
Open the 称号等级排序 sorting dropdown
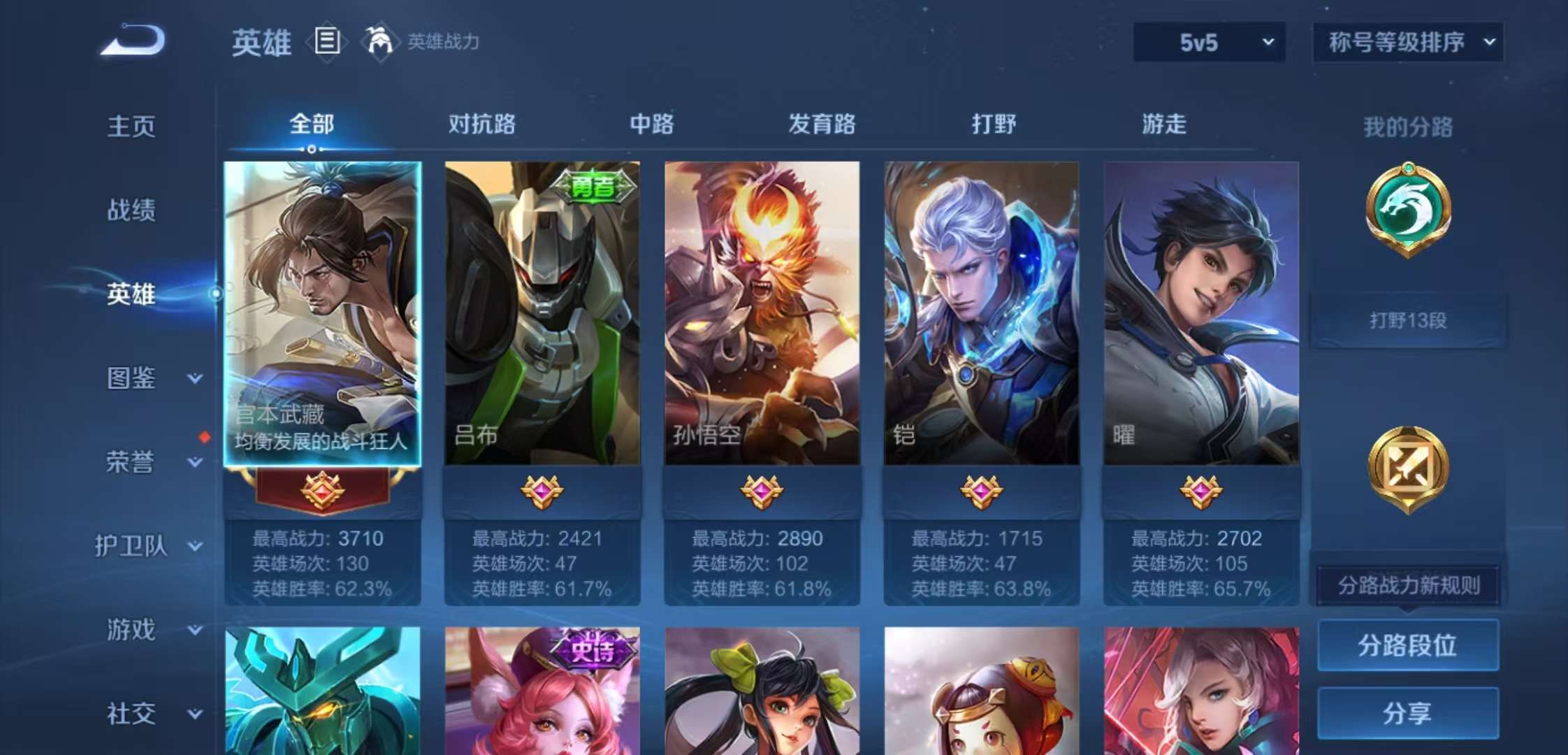[1408, 43]
